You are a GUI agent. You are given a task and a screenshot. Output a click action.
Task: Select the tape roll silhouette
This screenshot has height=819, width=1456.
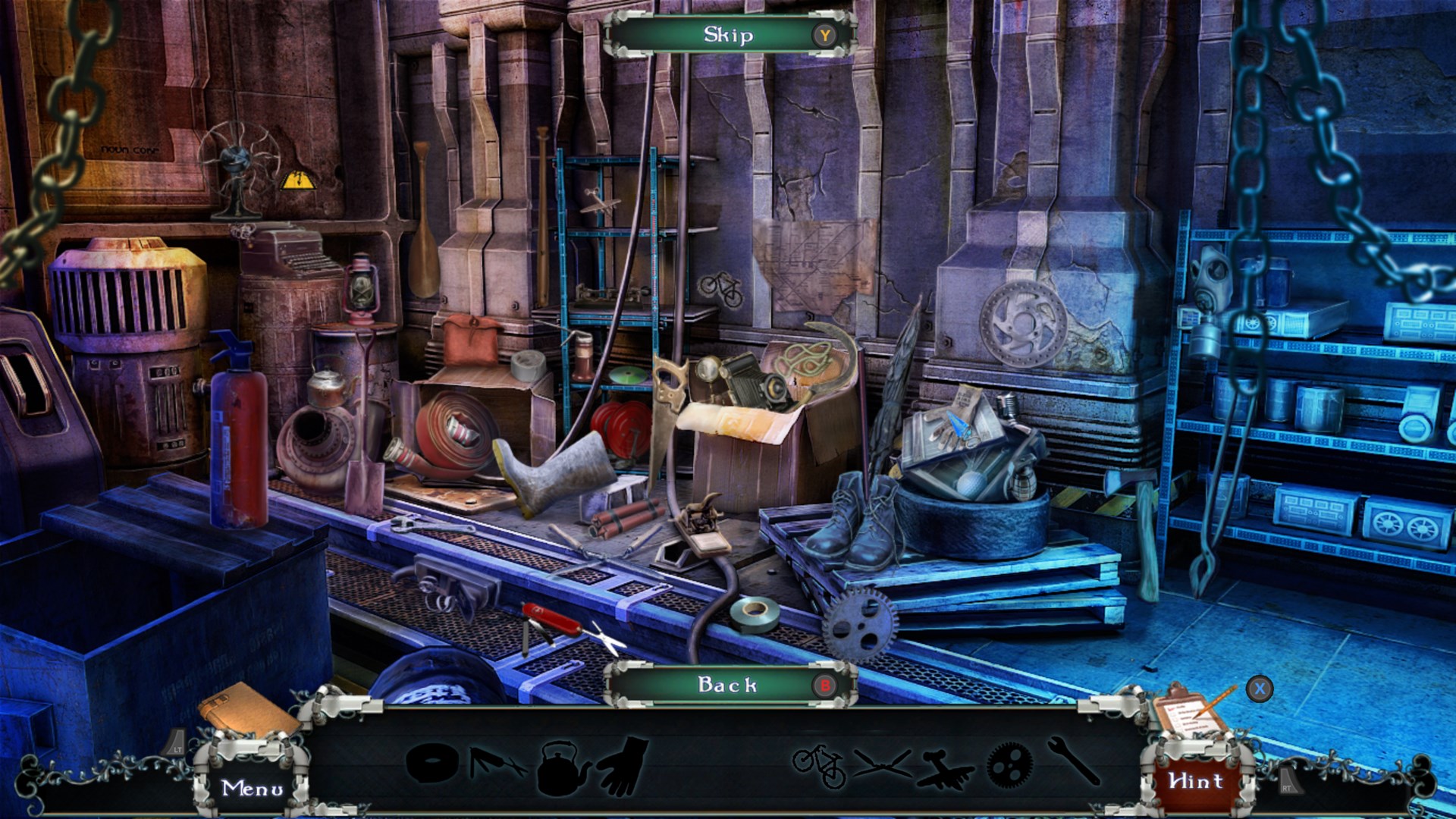[x=431, y=761]
